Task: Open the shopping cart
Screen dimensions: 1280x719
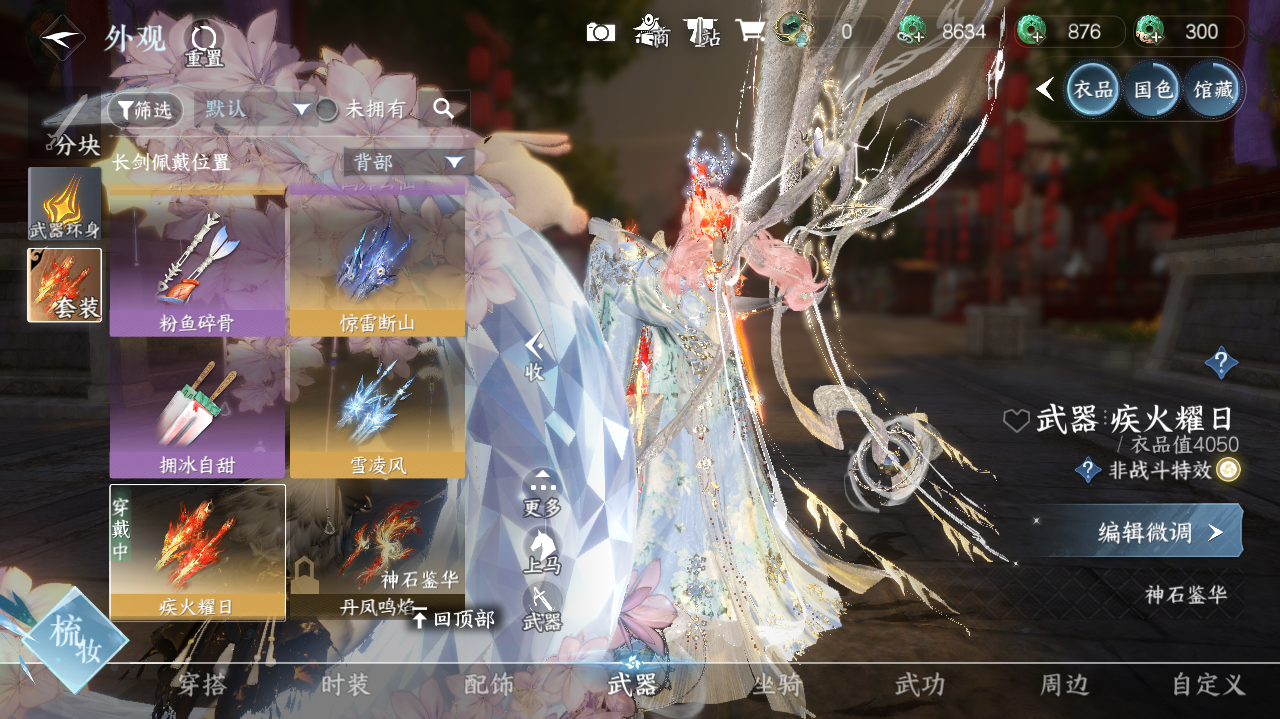Action: [x=749, y=32]
